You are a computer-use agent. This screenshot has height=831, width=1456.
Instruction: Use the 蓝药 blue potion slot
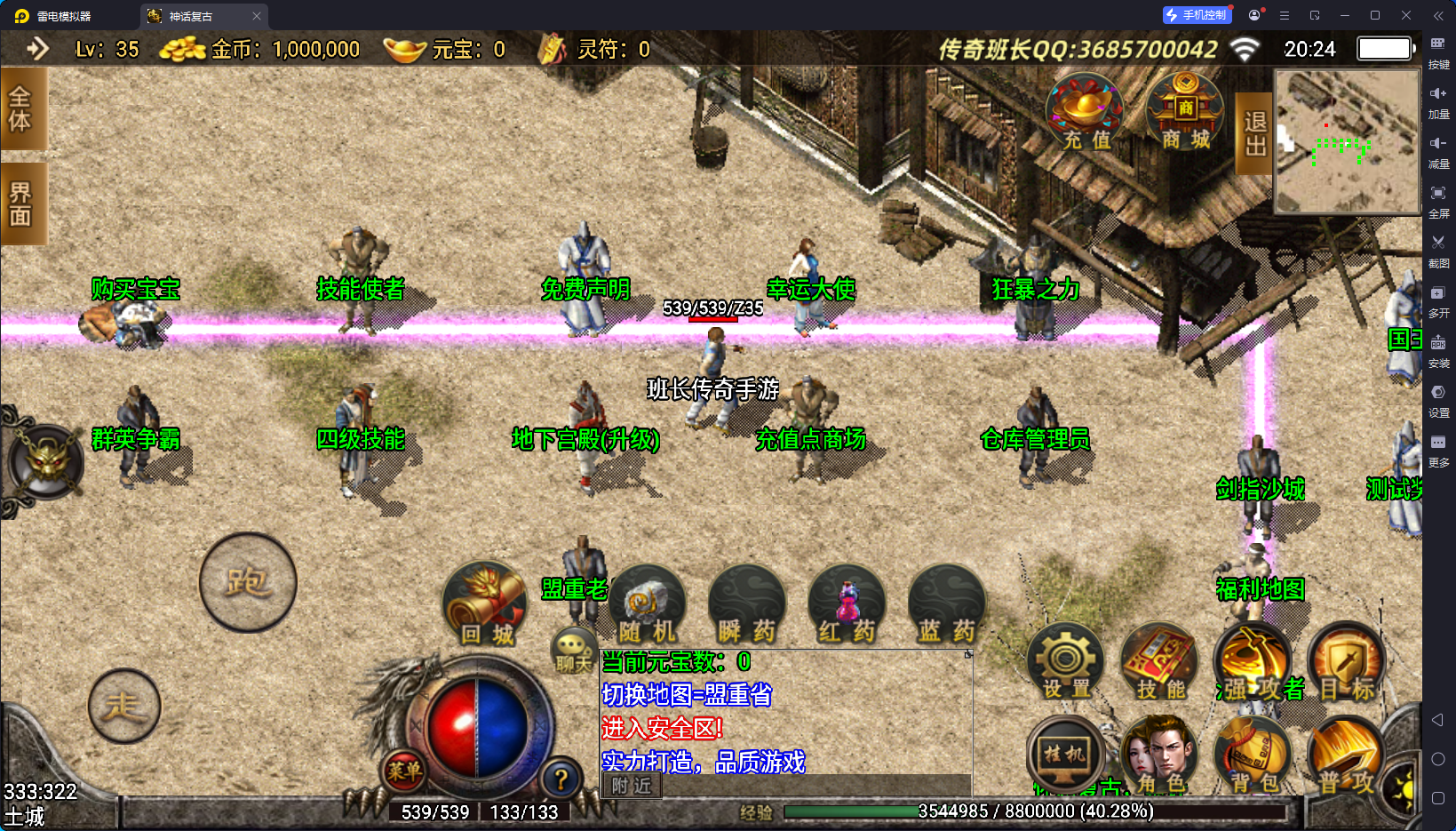[x=947, y=606]
